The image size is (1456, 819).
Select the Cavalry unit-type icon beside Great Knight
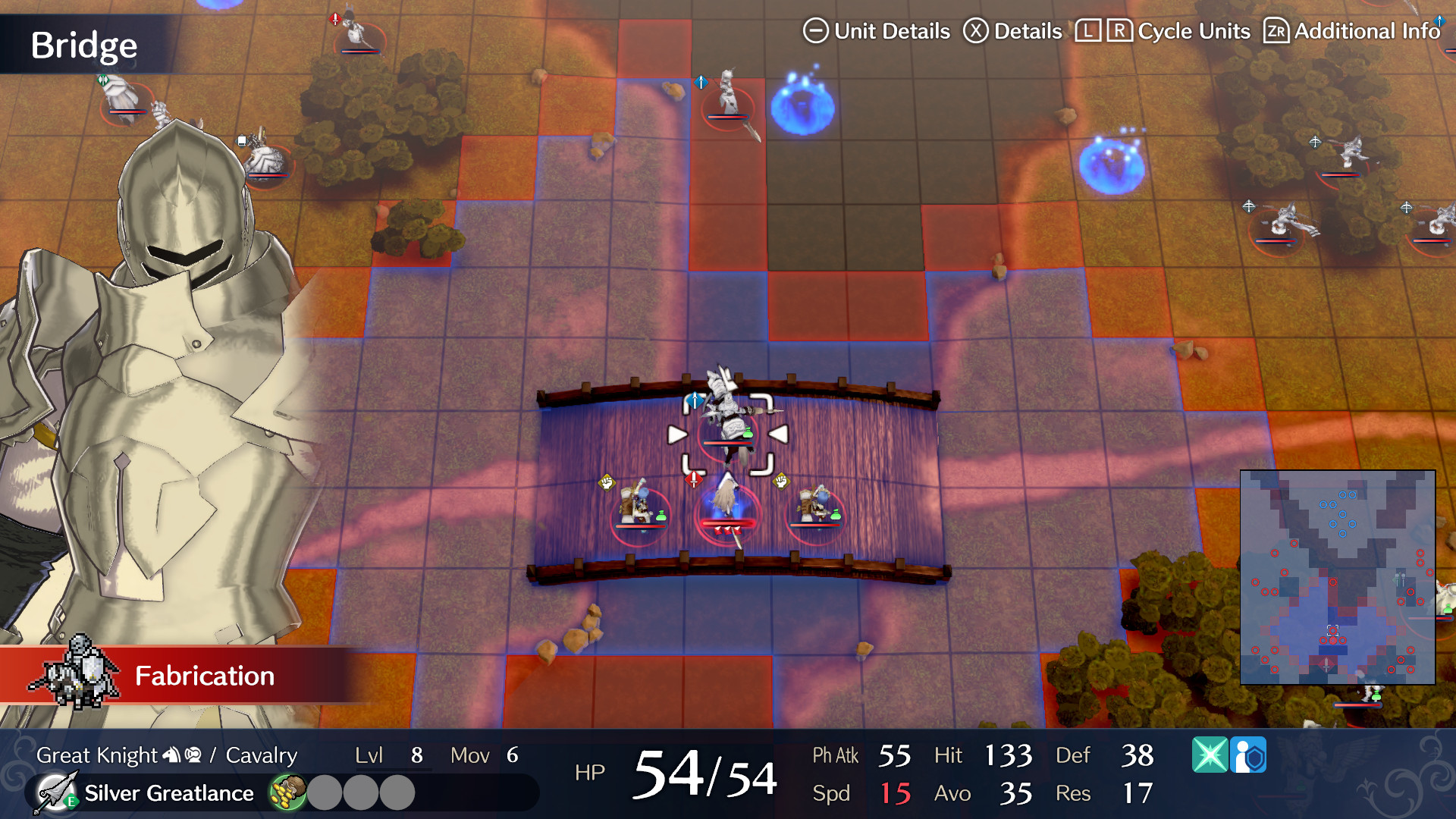[193, 755]
